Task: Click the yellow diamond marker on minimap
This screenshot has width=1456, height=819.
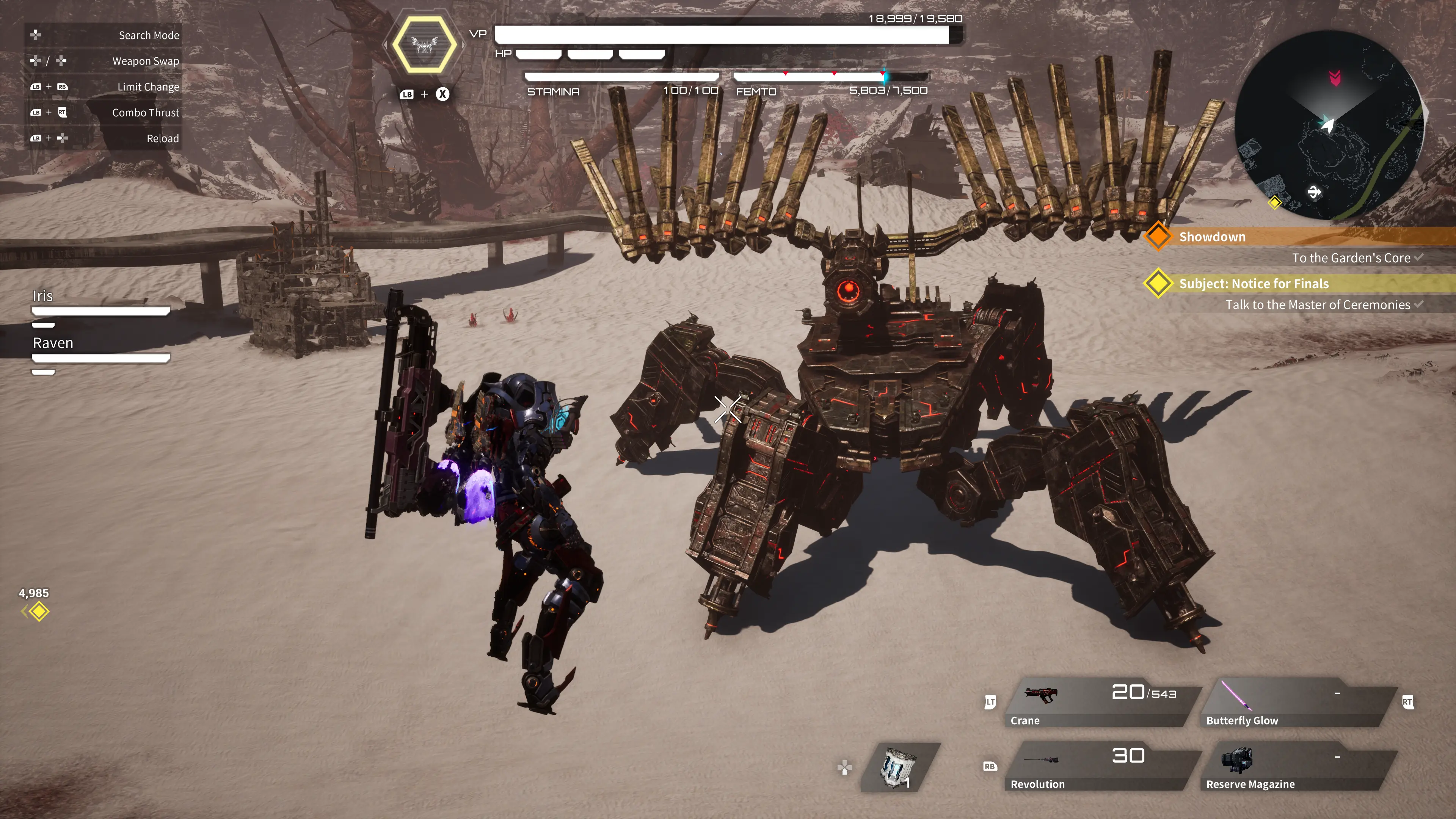Action: pyautogui.click(x=1274, y=202)
